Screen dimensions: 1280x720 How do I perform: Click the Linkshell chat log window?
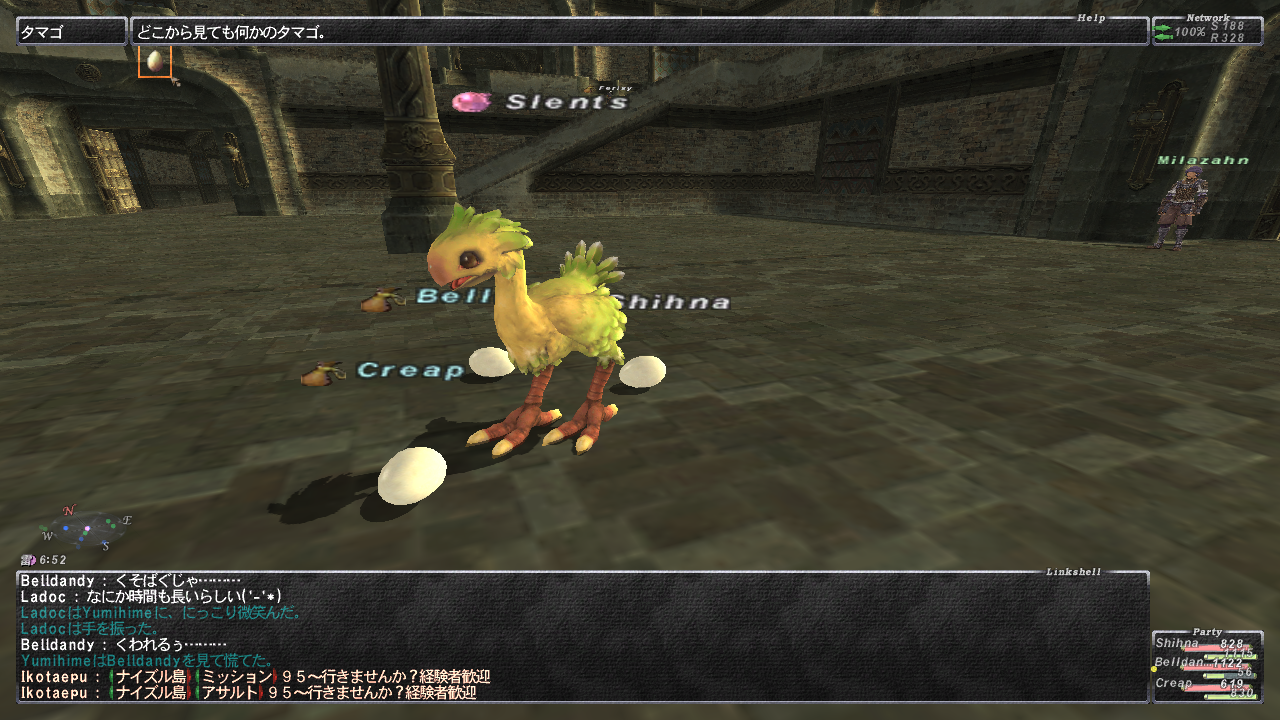pyautogui.click(x=582, y=636)
